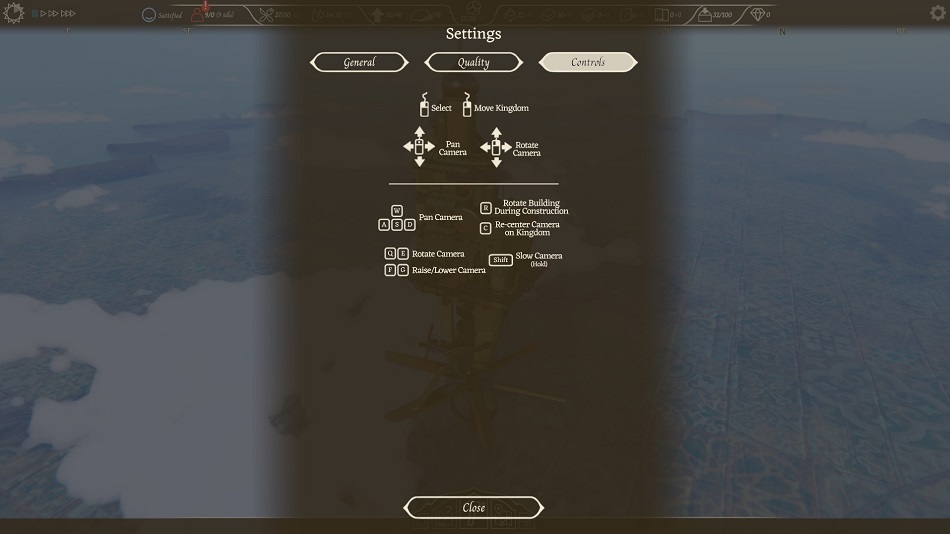This screenshot has width=950, height=534.
Task: Close the Settings window
Action: [x=473, y=507]
